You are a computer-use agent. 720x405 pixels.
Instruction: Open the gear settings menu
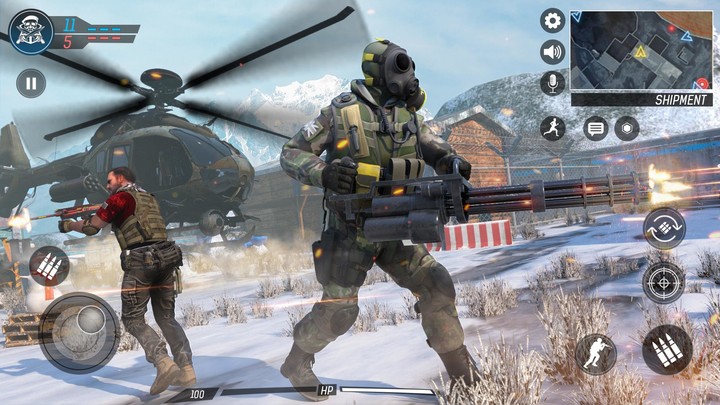(x=552, y=20)
